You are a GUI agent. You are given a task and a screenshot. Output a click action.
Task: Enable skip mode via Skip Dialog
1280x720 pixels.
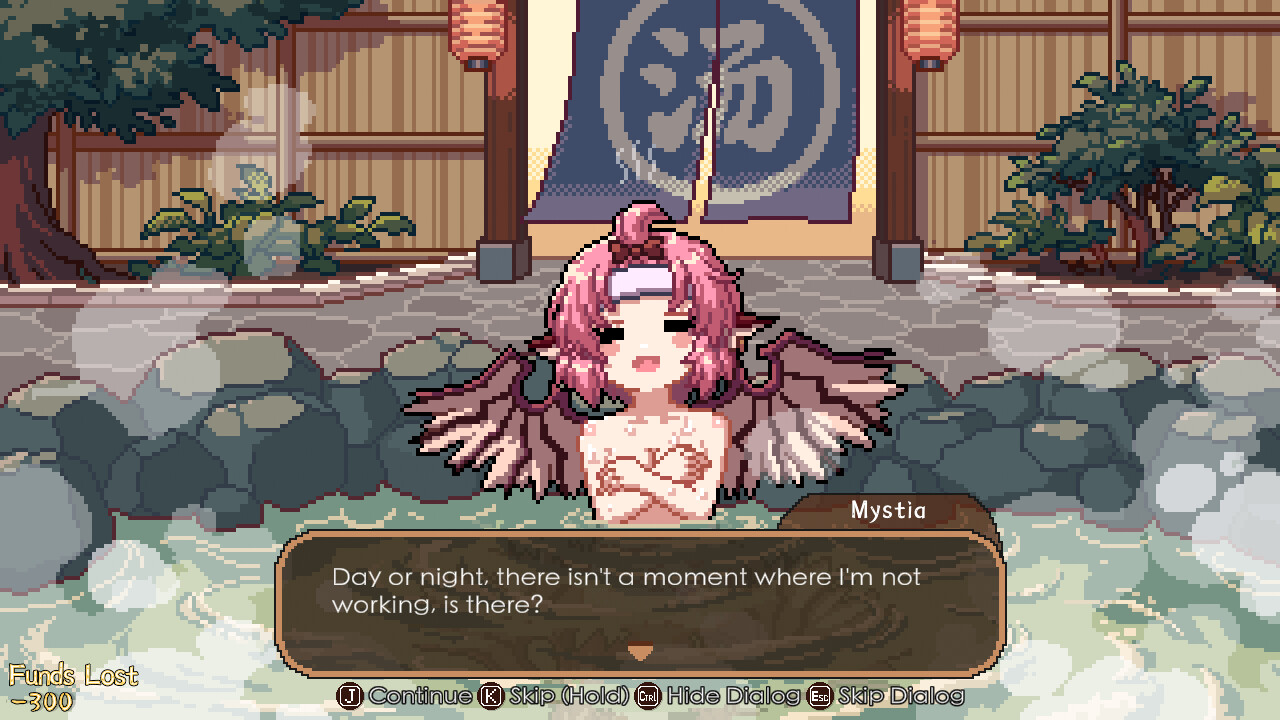[x=901, y=696]
